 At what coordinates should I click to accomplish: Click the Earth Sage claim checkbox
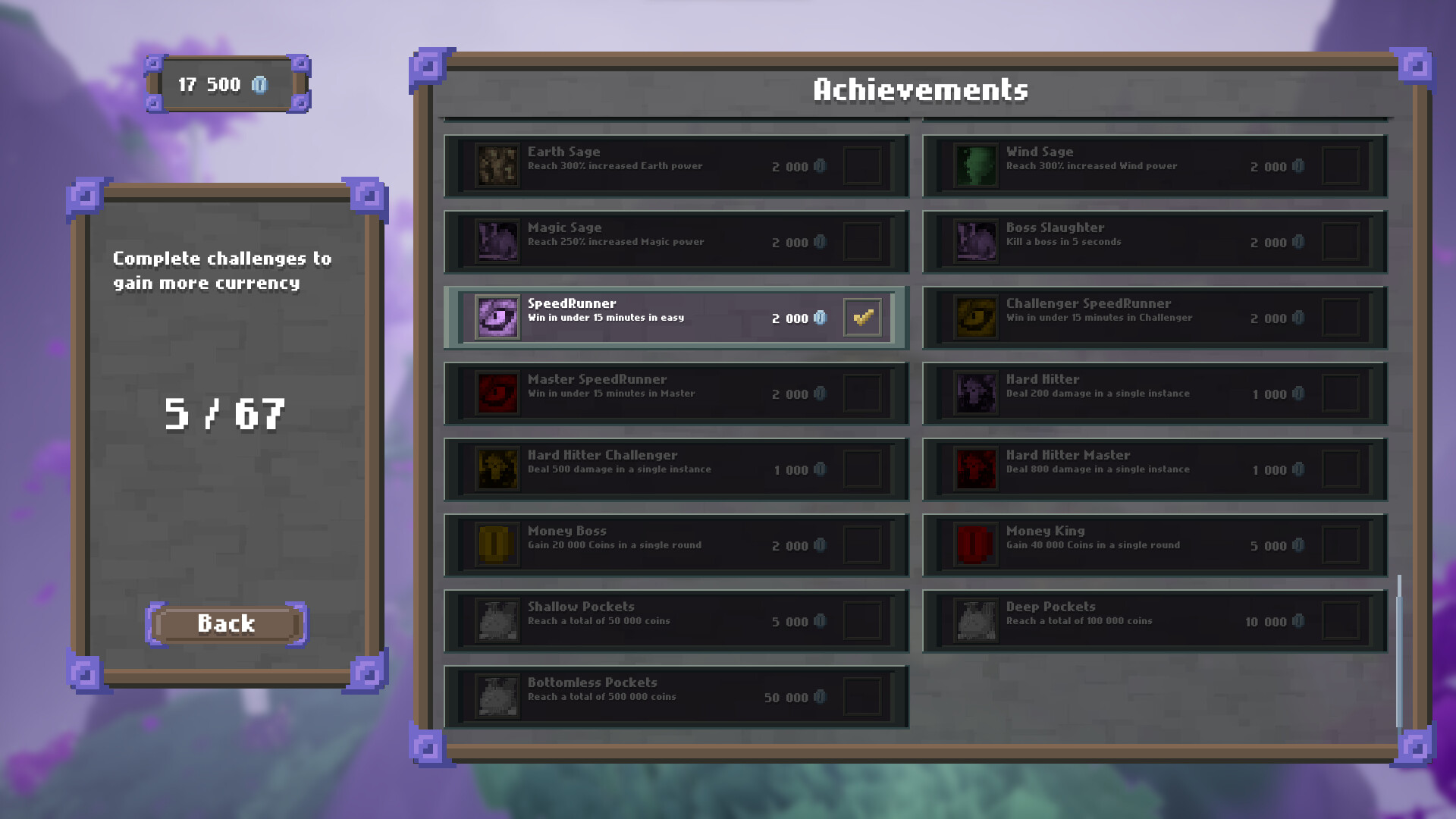pos(862,165)
